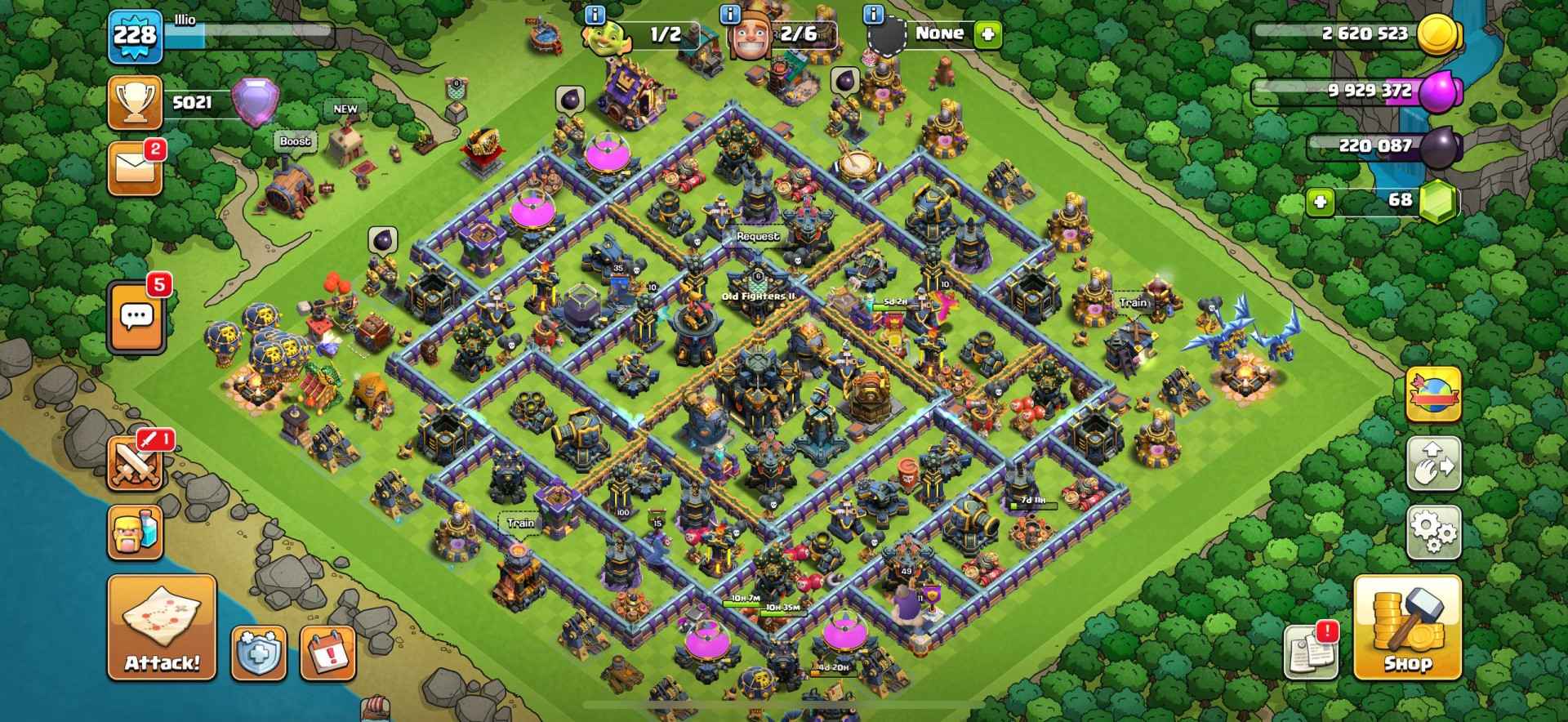Open the chat panel
This screenshot has width=1568, height=722.
(136, 317)
